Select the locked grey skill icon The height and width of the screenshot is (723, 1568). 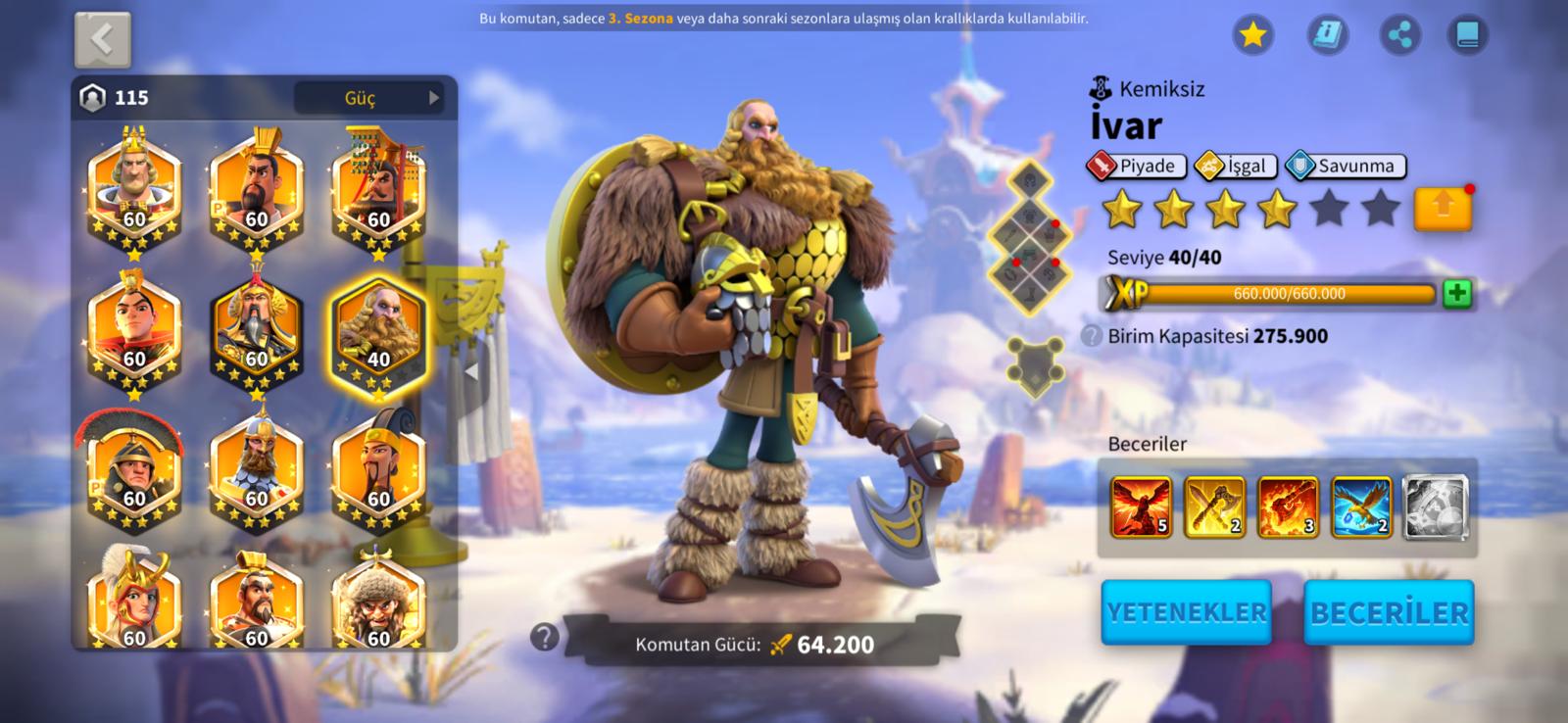pyautogui.click(x=1436, y=506)
